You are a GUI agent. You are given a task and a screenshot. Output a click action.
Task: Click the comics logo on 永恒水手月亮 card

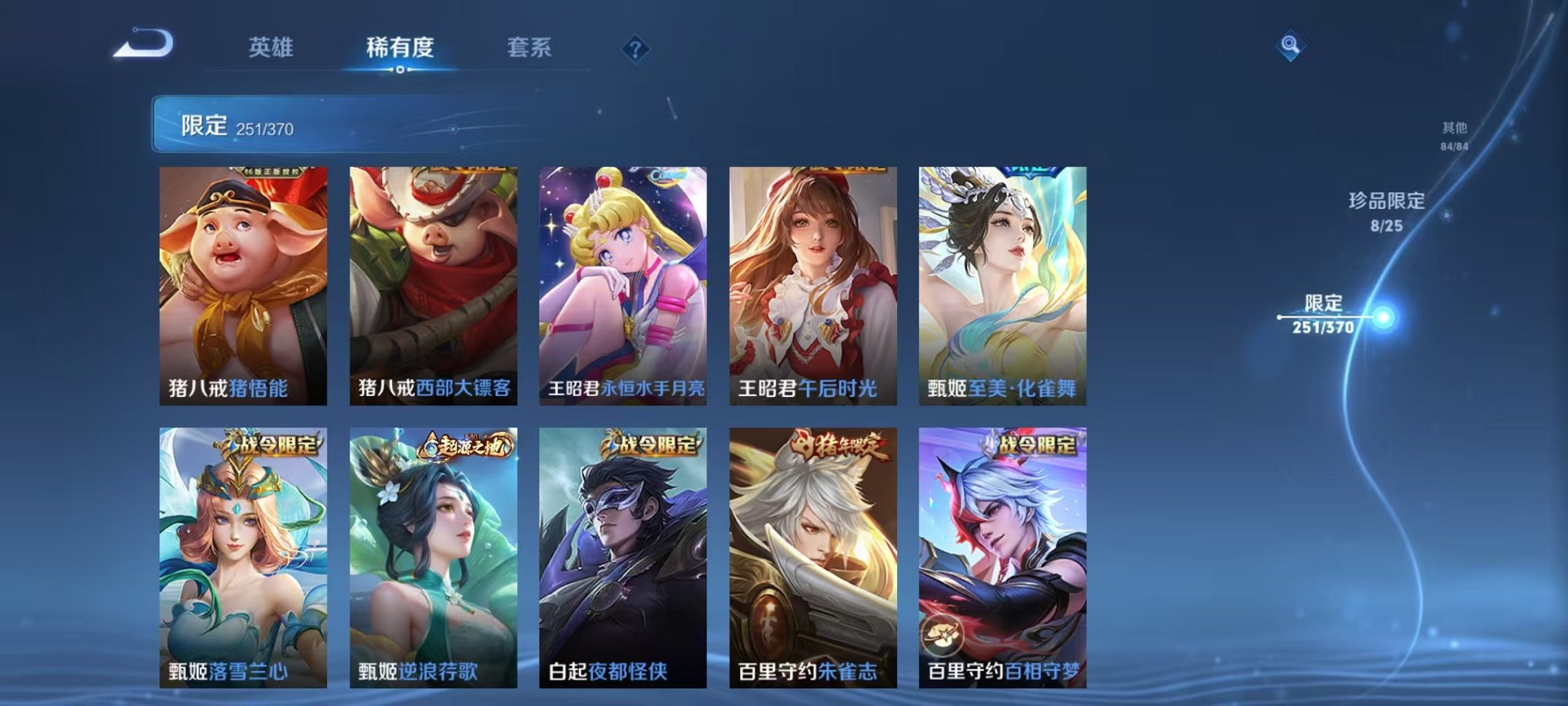pyautogui.click(x=668, y=177)
